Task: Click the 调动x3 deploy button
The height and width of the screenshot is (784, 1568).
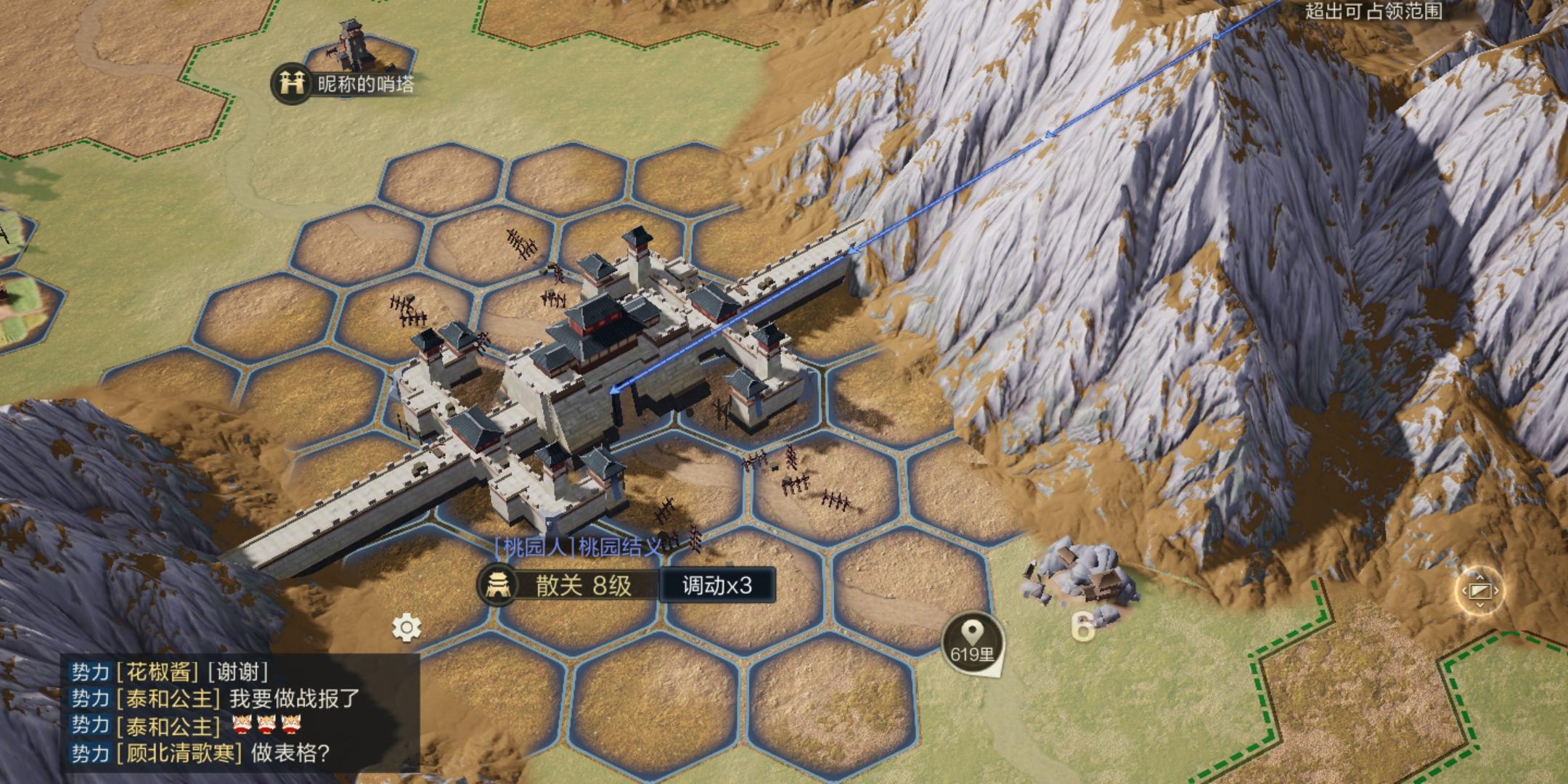Action: 716,585
